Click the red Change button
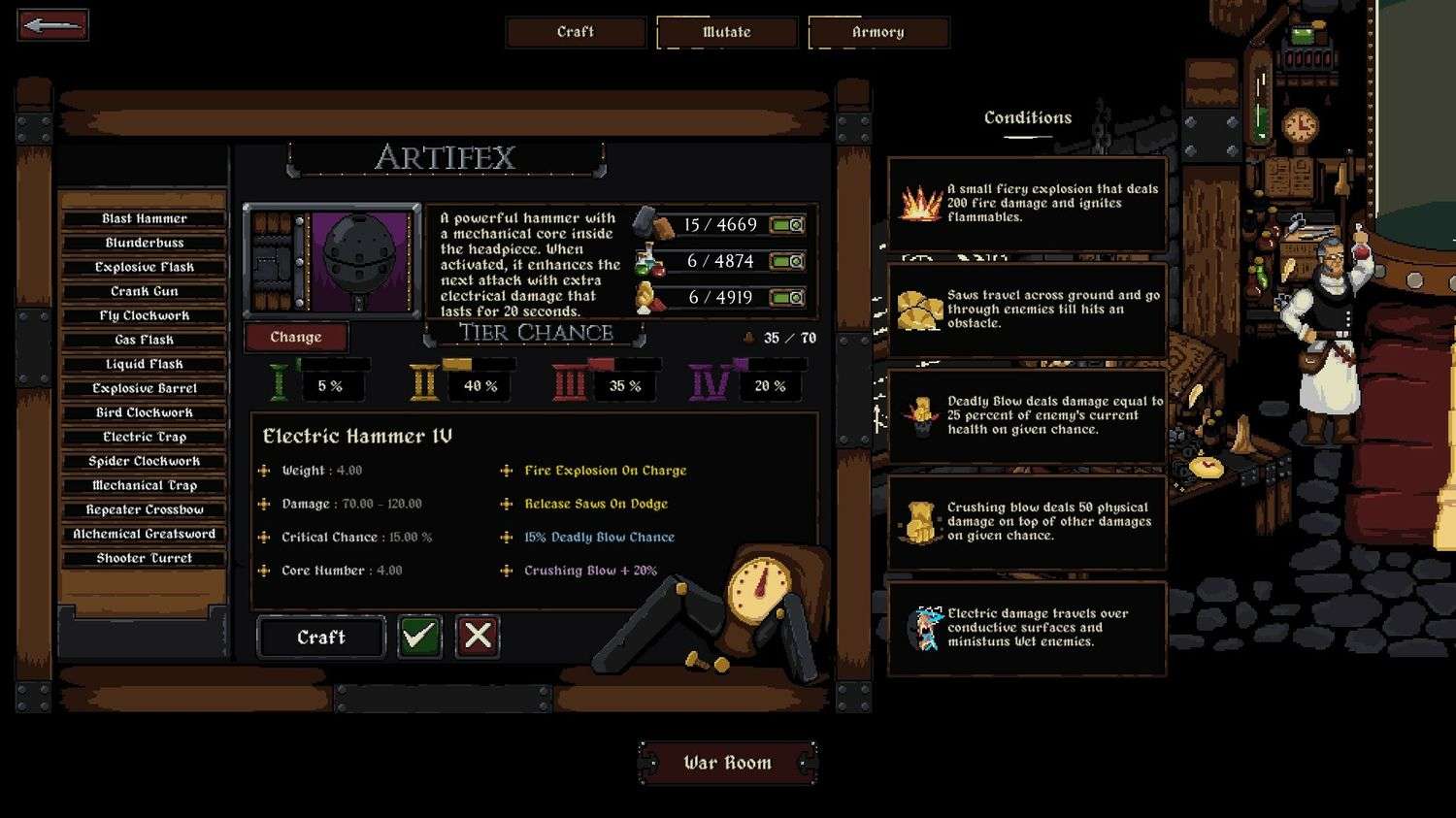 click(x=296, y=337)
